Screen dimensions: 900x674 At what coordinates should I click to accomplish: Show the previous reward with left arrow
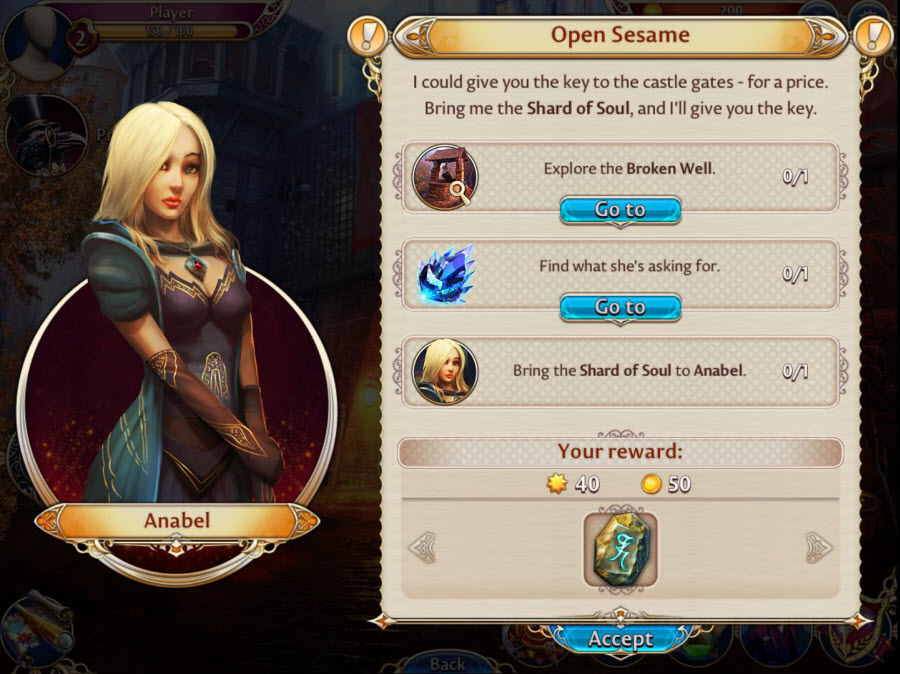pos(423,547)
